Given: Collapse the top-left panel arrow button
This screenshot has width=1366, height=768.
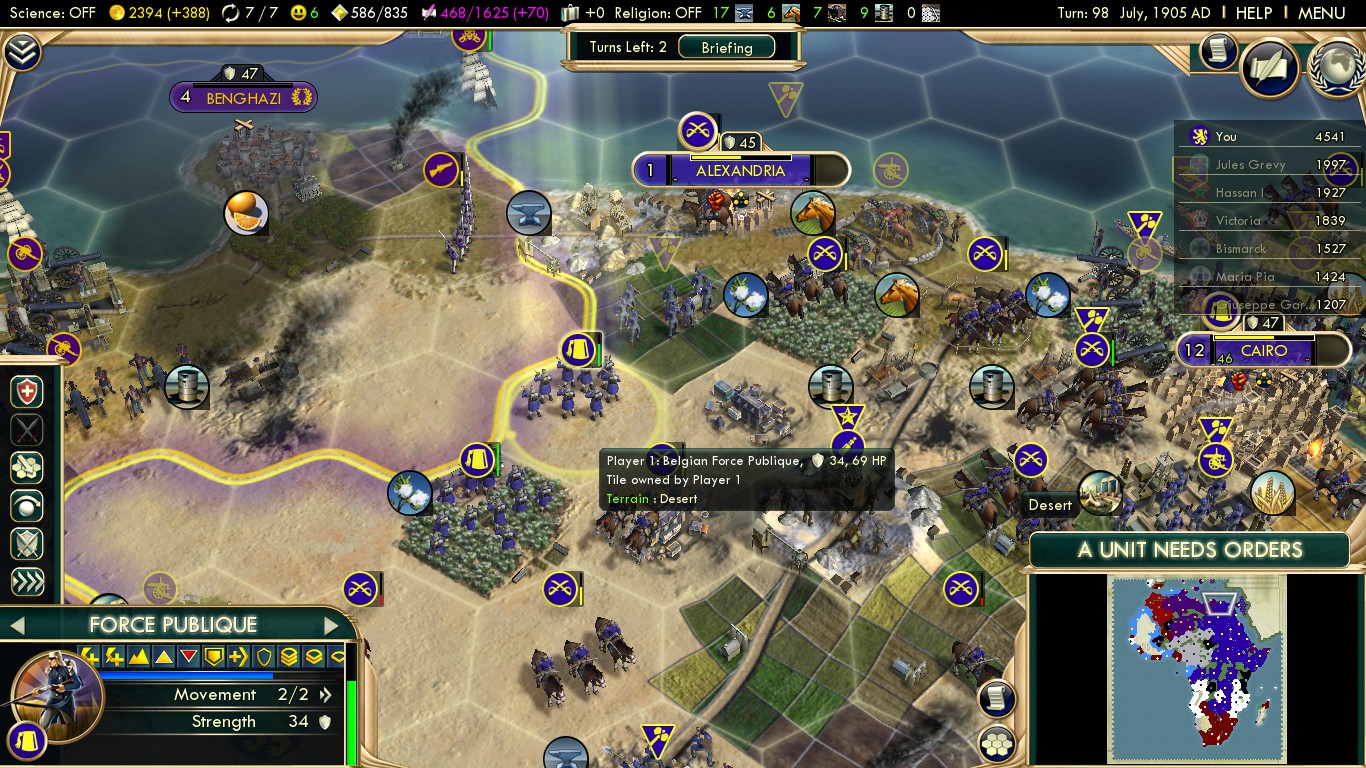Looking at the screenshot, I should click(x=22, y=52).
